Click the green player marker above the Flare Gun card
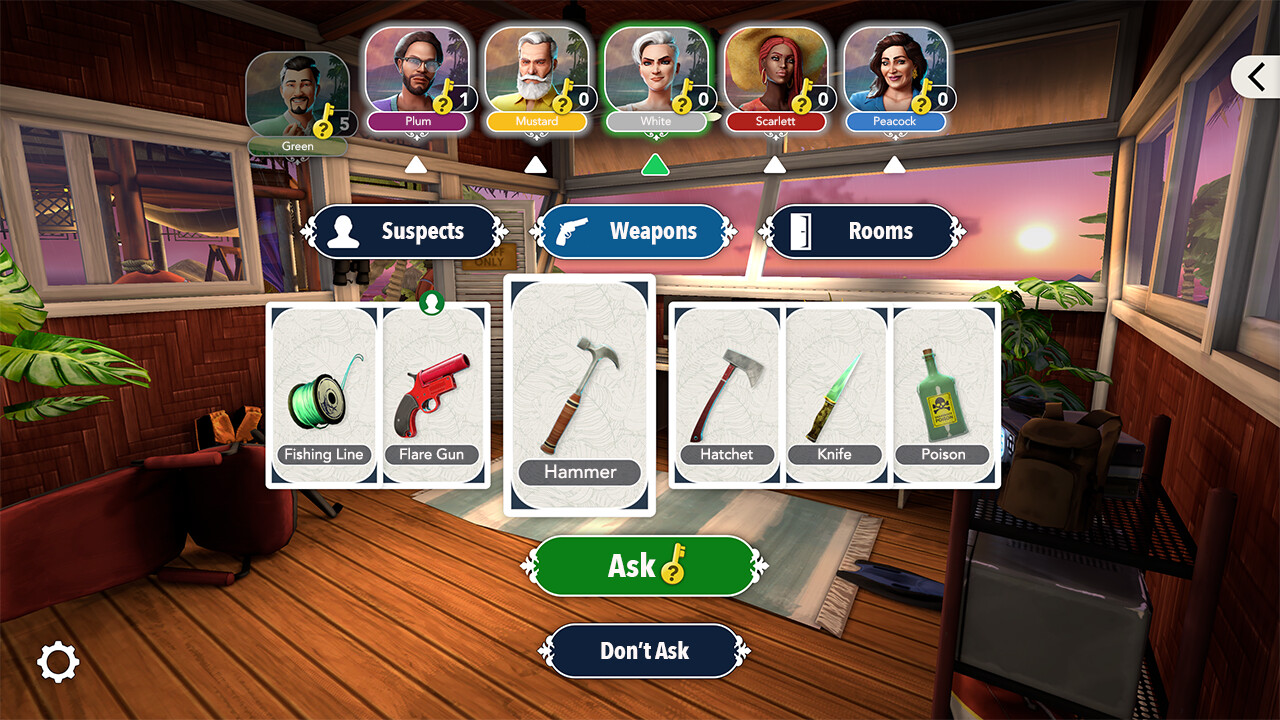The width and height of the screenshot is (1280, 720). (432, 301)
